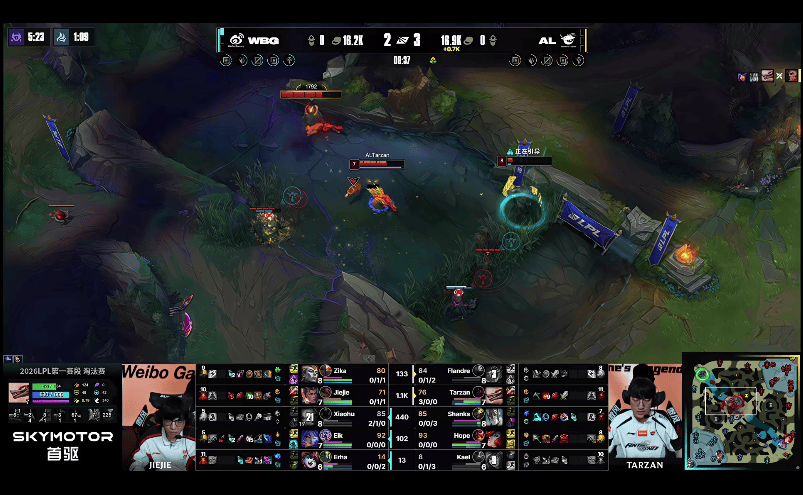Click the purple Baron timer icon

click(16, 37)
